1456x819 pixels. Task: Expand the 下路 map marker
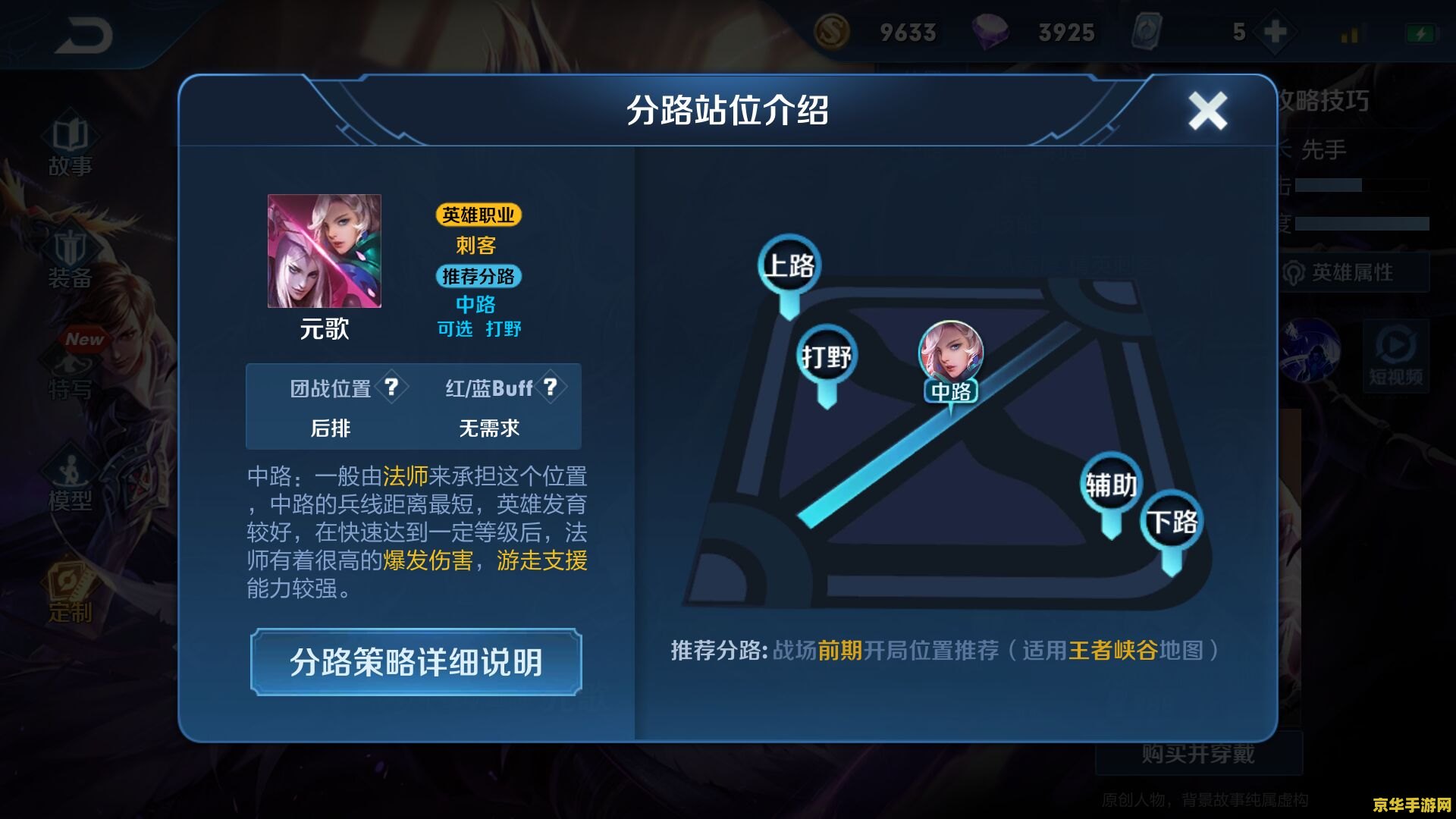(x=1172, y=520)
